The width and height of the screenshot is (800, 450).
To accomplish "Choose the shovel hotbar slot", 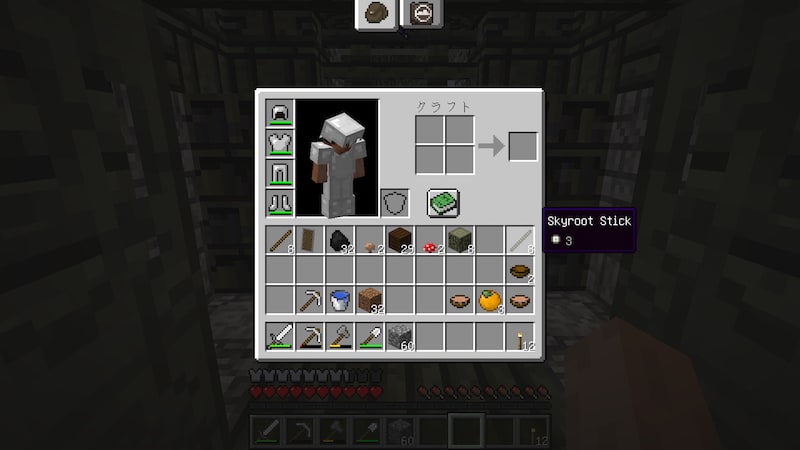I will tap(370, 337).
